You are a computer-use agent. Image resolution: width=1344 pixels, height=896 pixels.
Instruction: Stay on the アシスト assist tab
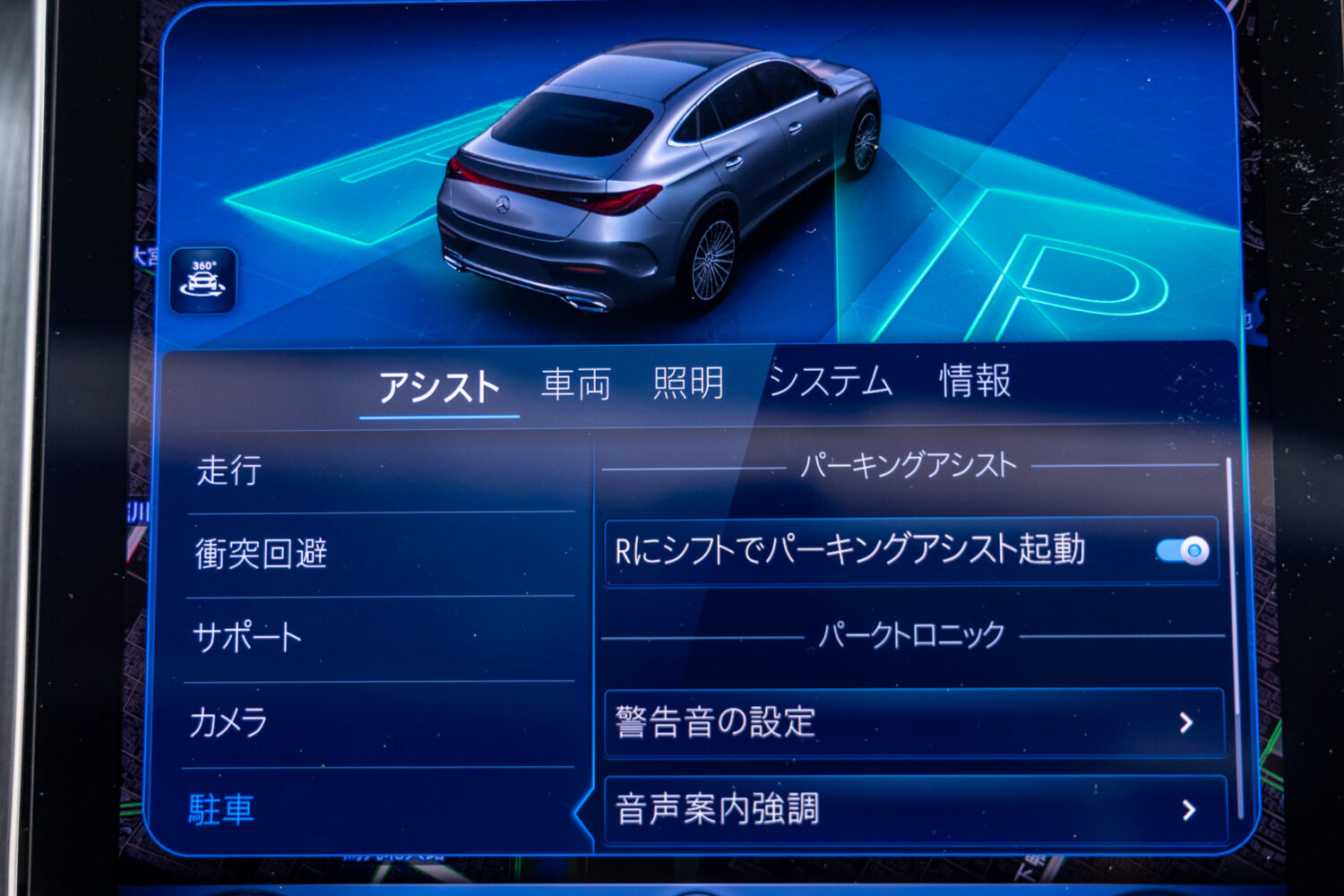coord(441,387)
